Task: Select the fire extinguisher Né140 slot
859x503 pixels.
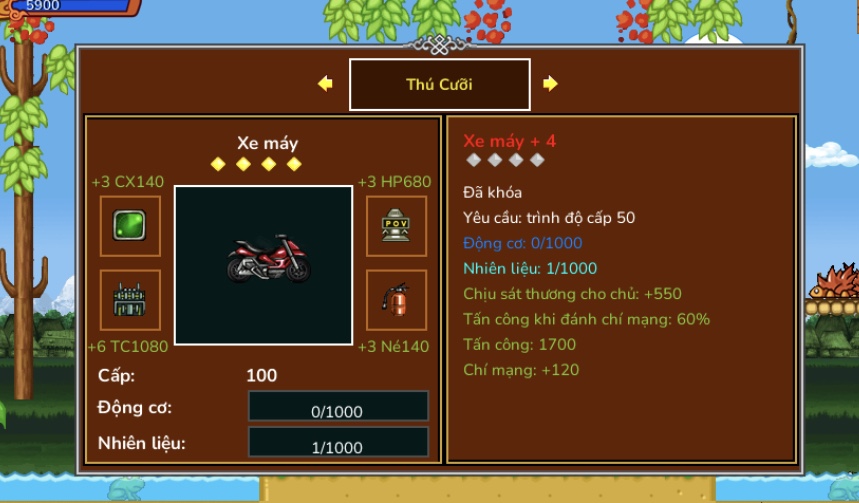Action: pos(396,300)
